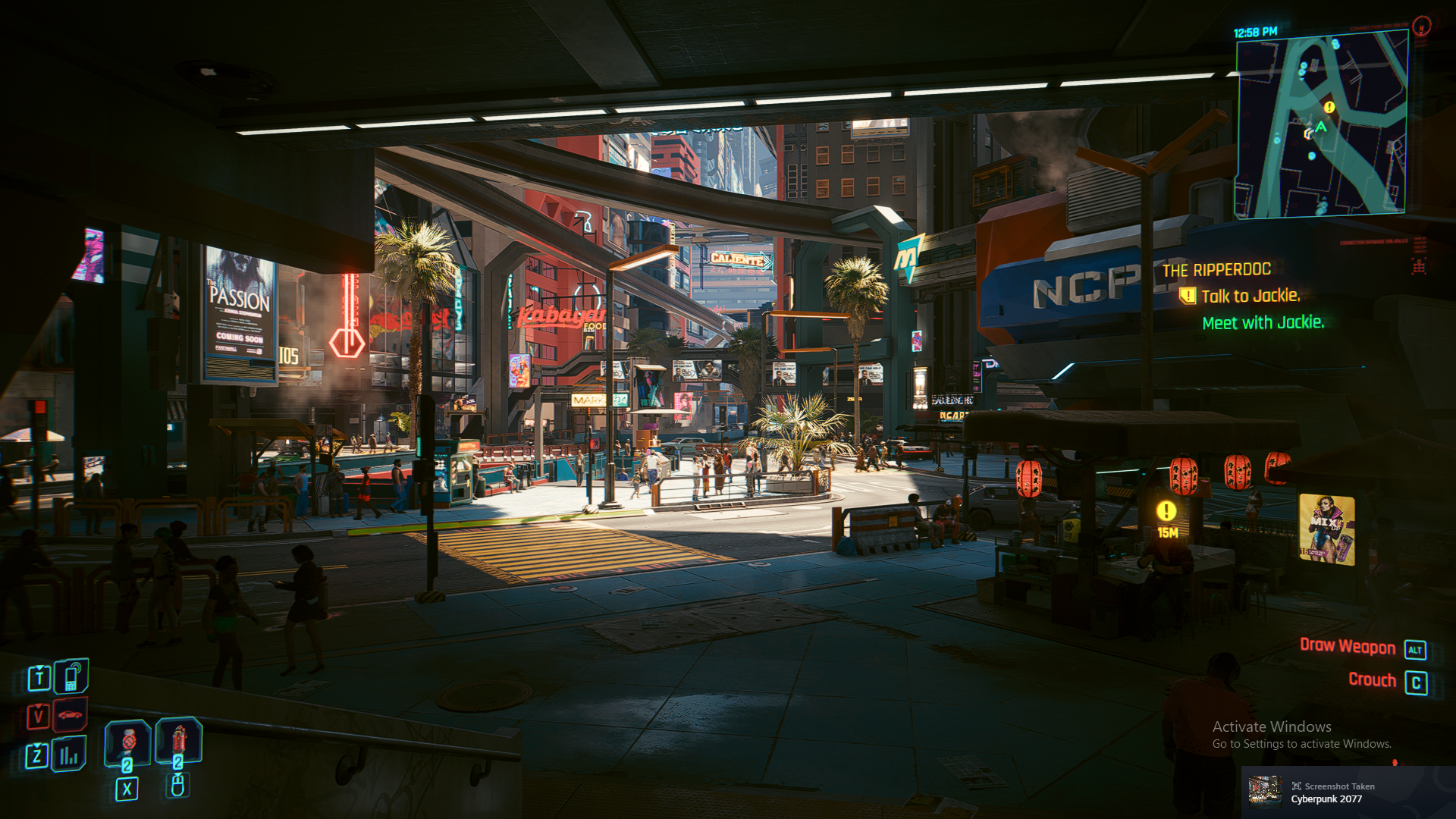Image resolution: width=1456 pixels, height=819 pixels.
Task: Click the Talk to Jackie objective
Action: click(x=1250, y=296)
